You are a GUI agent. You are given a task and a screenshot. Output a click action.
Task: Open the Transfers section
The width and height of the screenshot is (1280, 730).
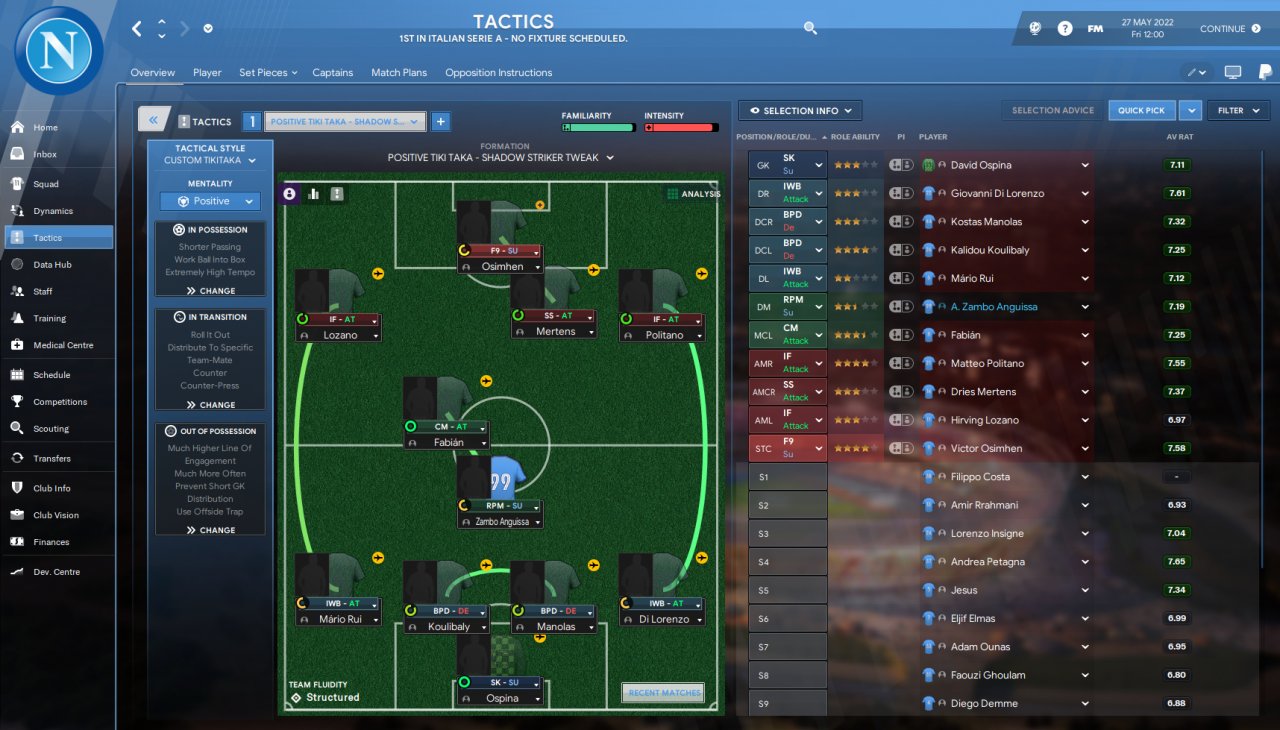[x=52, y=458]
